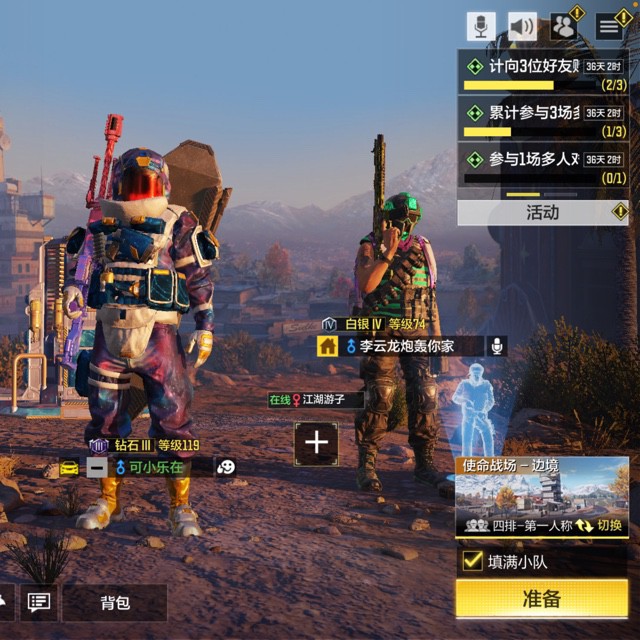Toggle the 填满小队 fill squad checkbox
The height and width of the screenshot is (640, 640).
(x=472, y=561)
